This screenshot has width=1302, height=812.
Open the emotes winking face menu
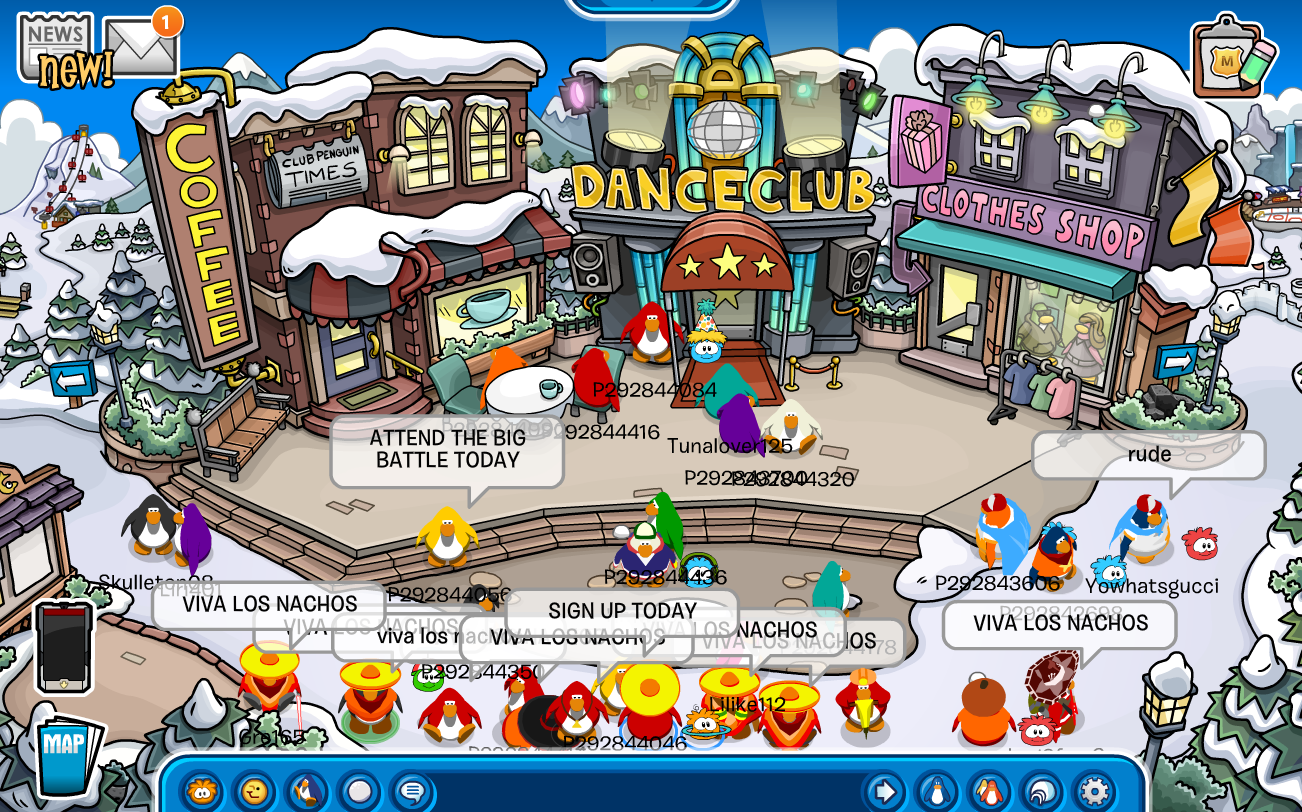255,791
